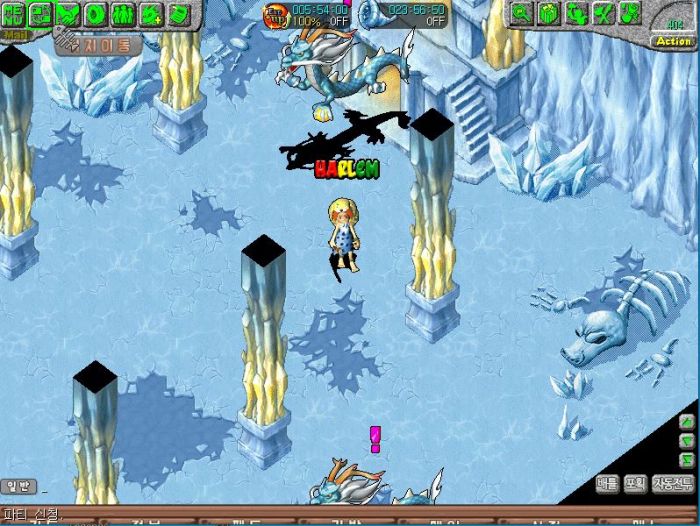Open the green gift box icon
This screenshot has width=700, height=526.
[x=549, y=13]
